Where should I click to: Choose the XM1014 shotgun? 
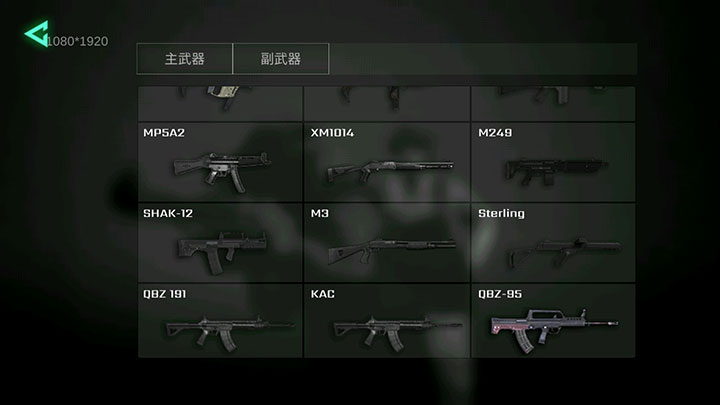[387, 160]
